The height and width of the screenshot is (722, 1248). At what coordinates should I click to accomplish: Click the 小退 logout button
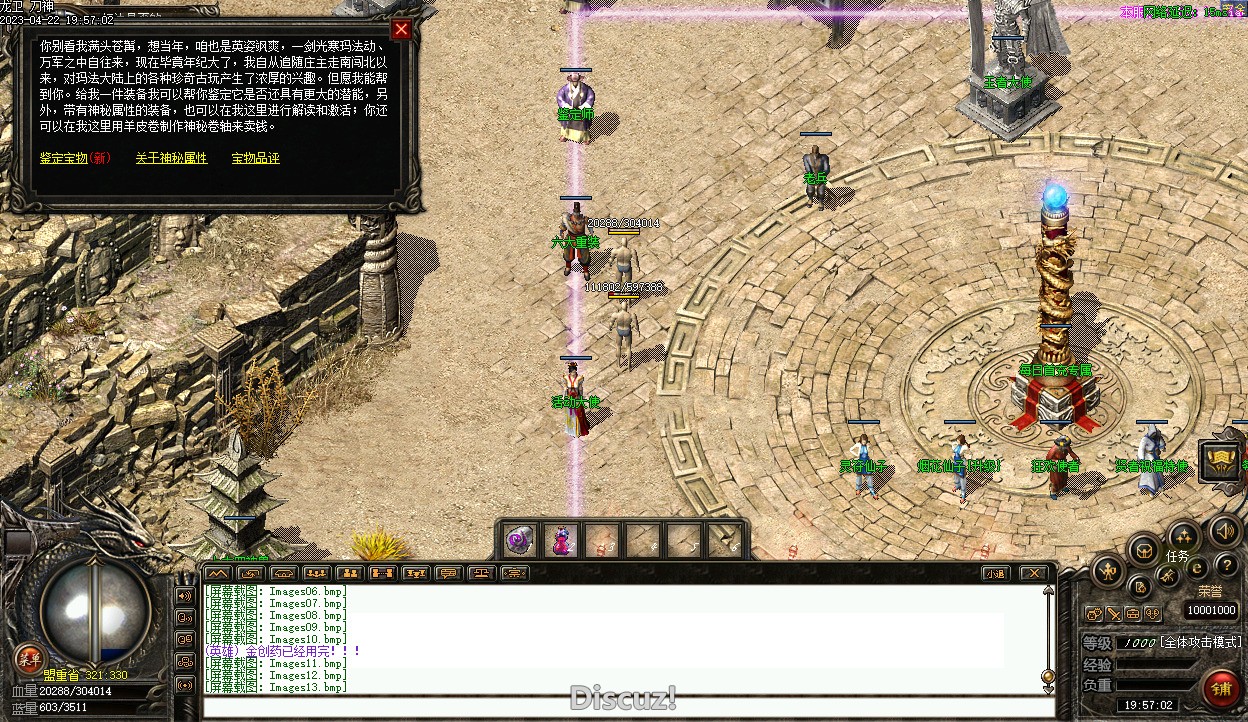coord(994,573)
